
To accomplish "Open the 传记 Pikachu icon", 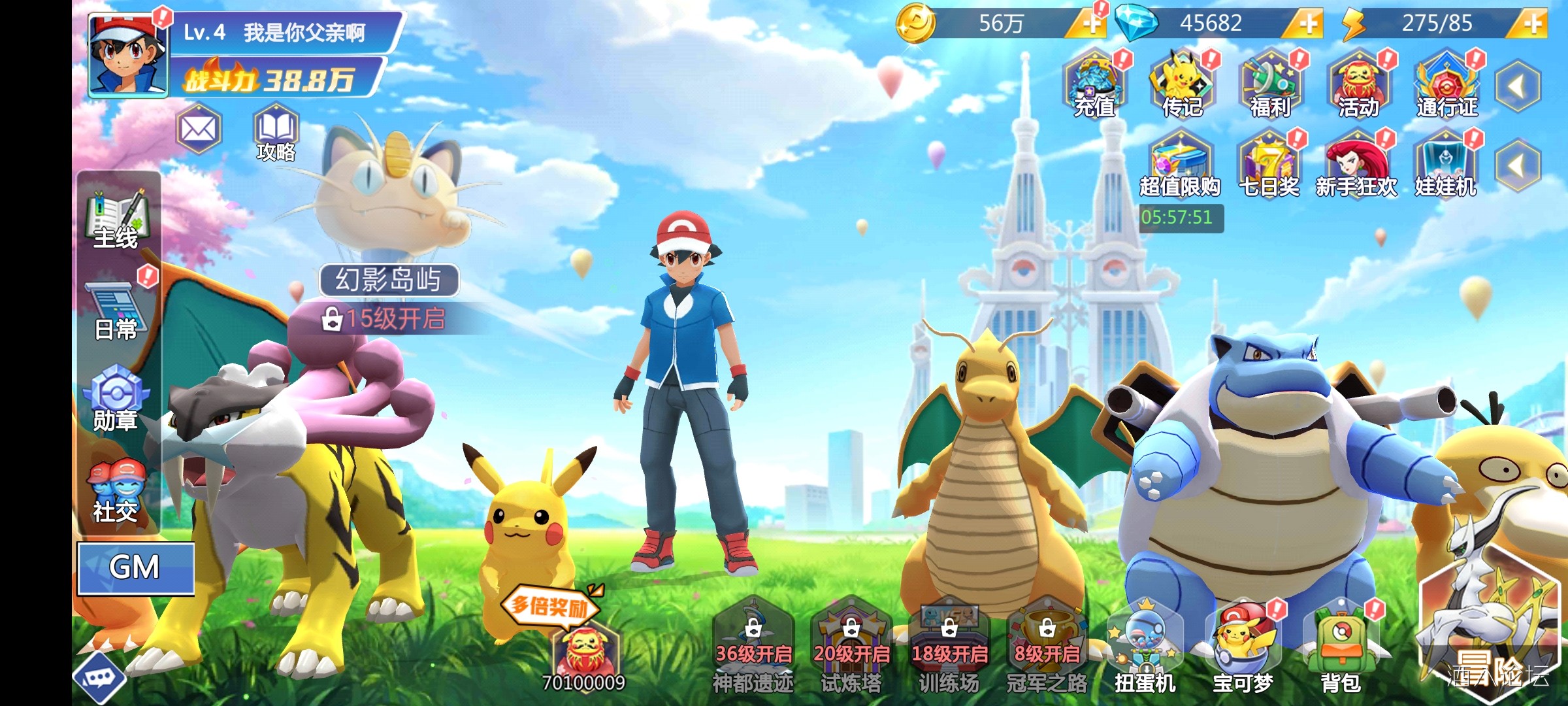I will click(x=1182, y=86).
